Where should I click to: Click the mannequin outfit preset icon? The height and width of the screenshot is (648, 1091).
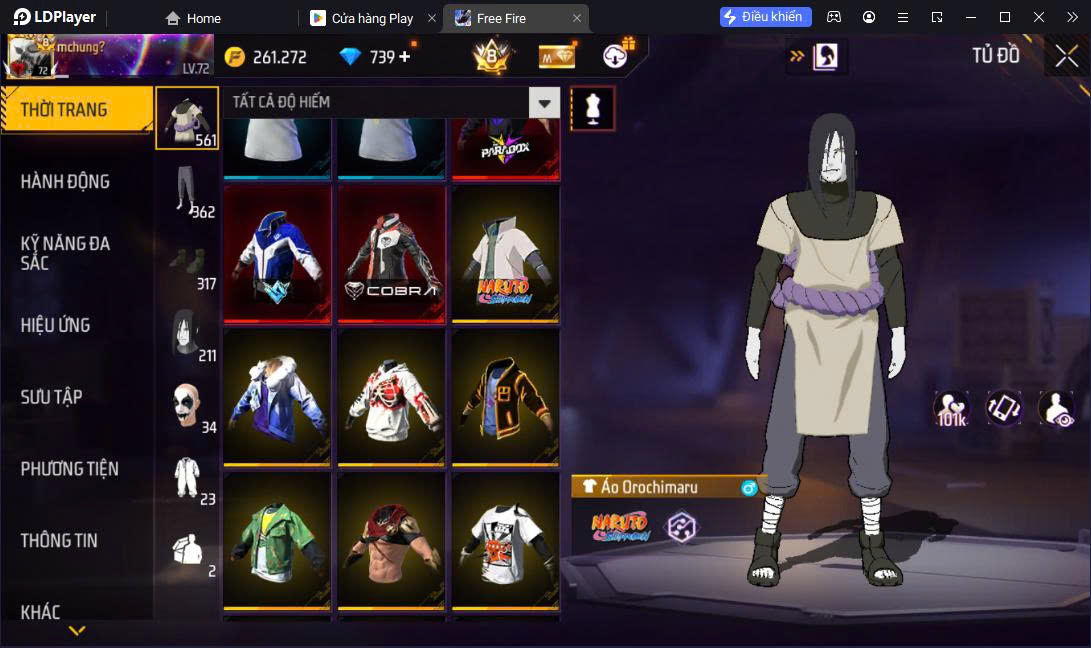coord(593,108)
